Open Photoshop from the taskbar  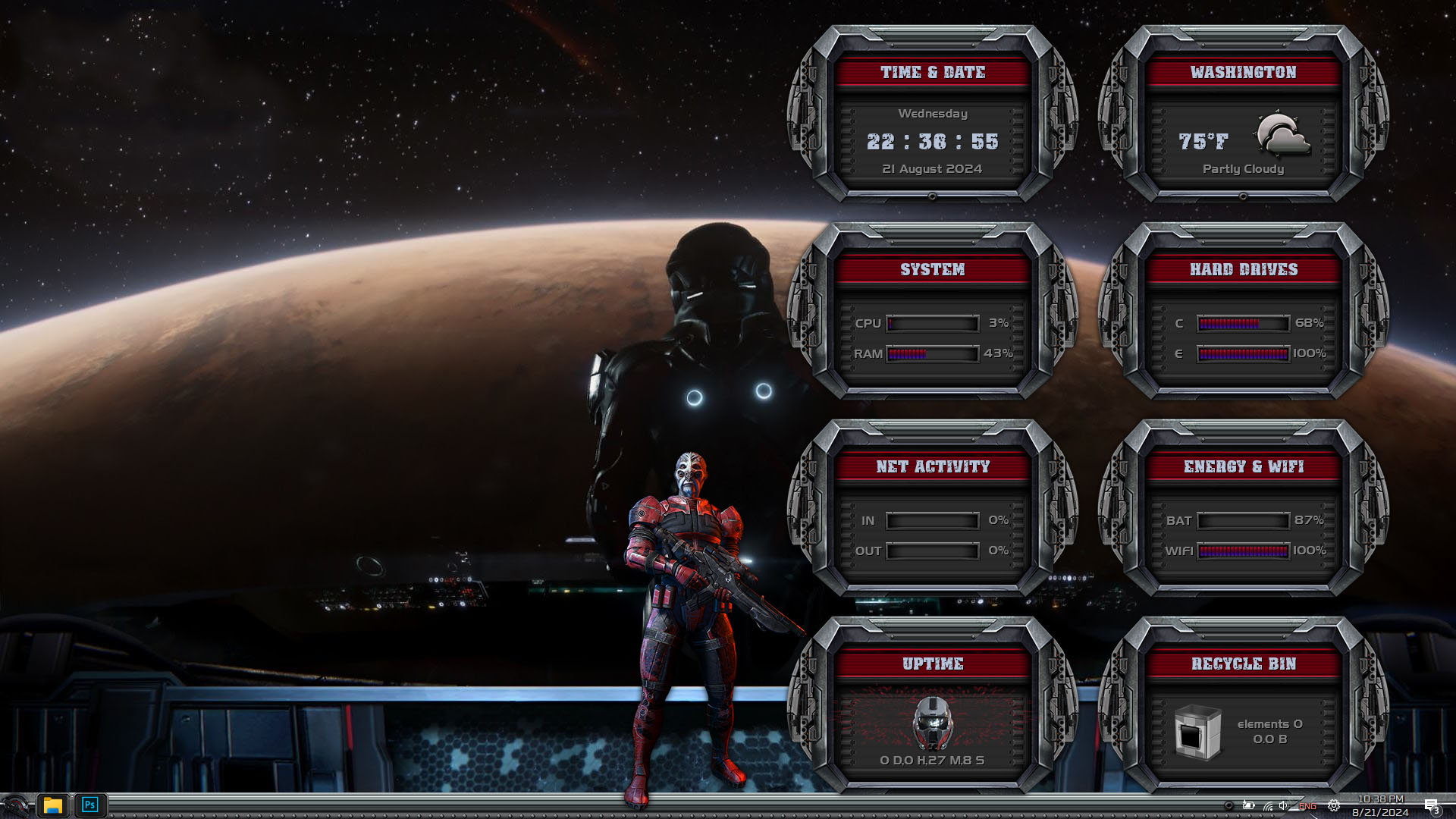click(x=89, y=805)
